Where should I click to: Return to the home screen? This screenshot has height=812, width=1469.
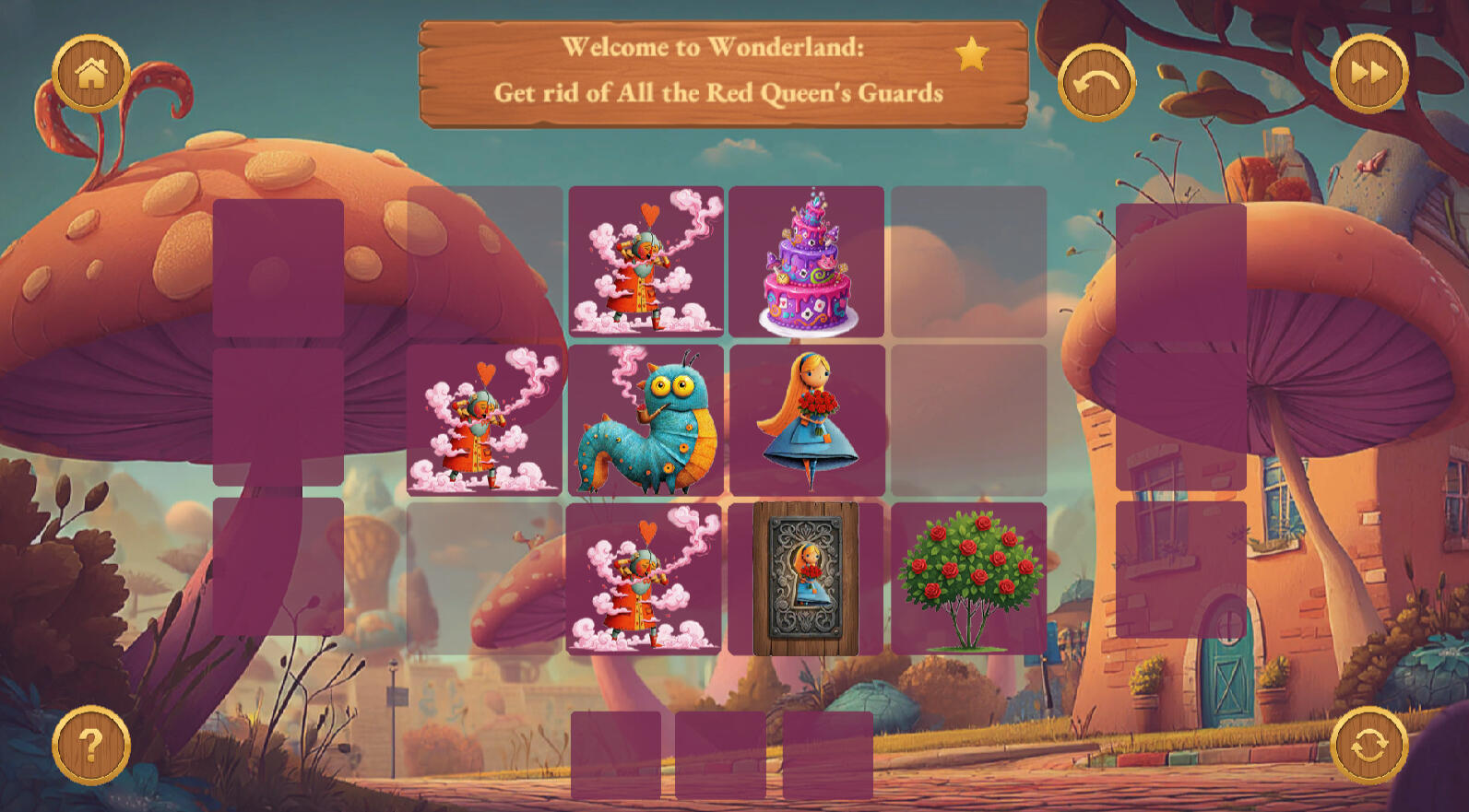90,74
